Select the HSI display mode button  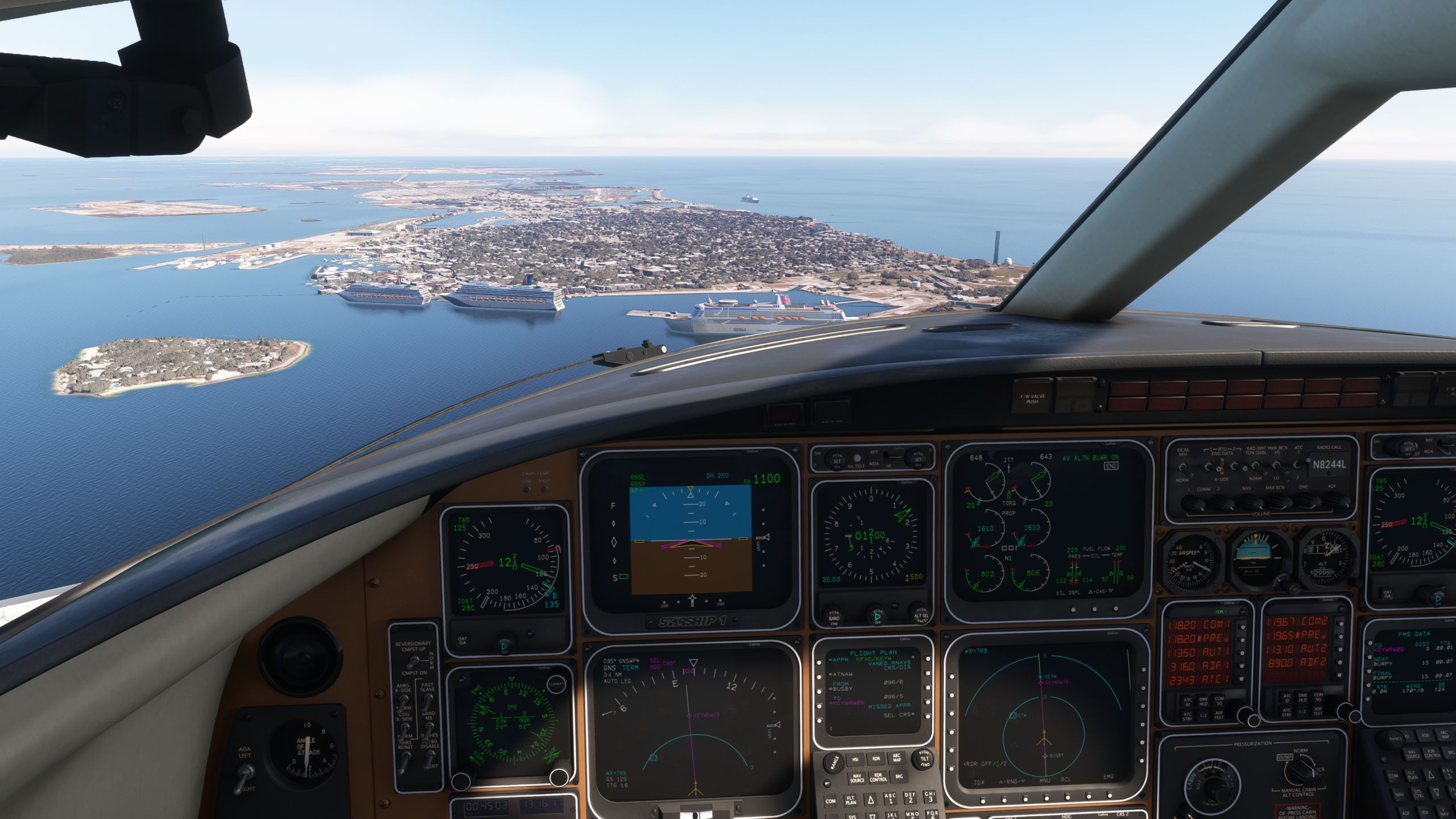tap(855, 760)
